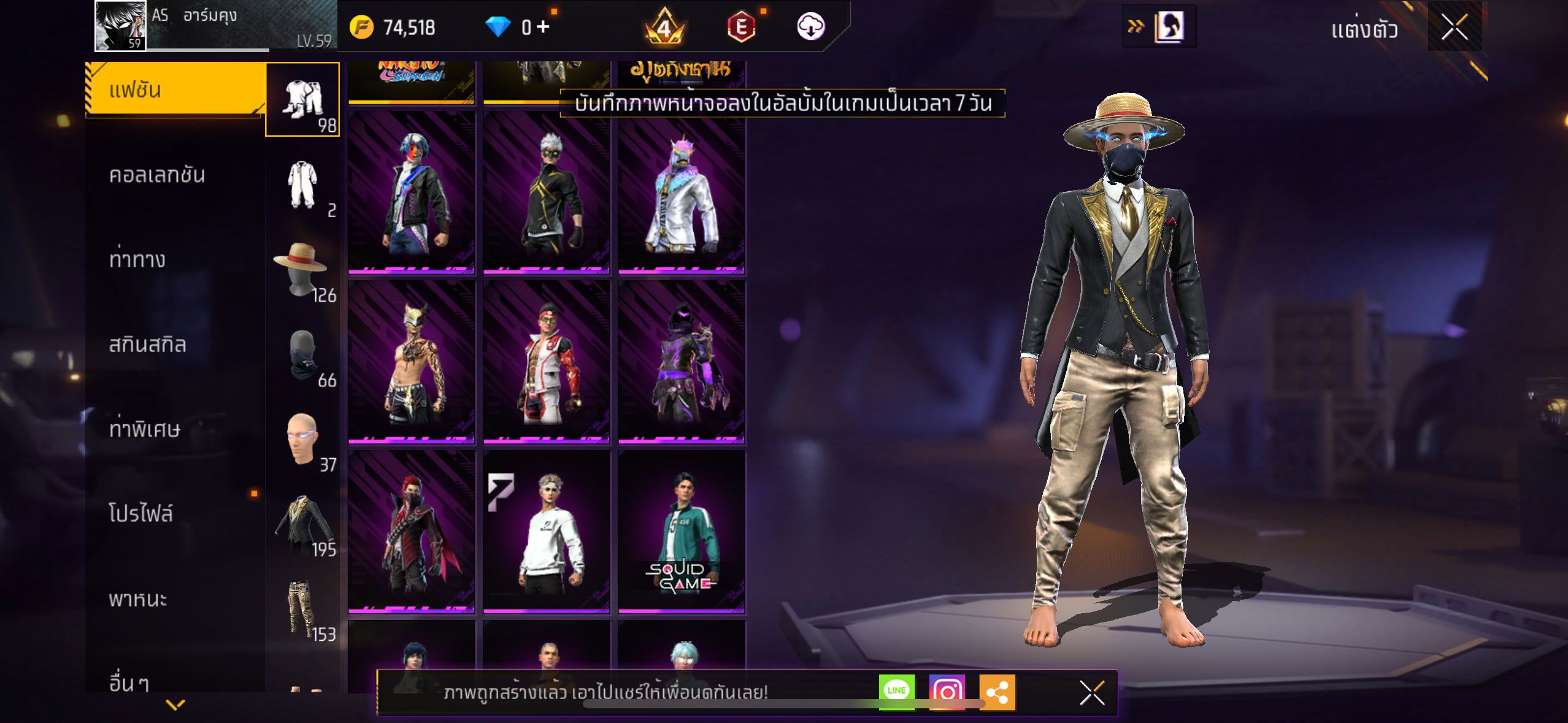This screenshot has height=723, width=1568.
Task: Close the แต่งตัว dressing screen
Action: (x=1454, y=27)
